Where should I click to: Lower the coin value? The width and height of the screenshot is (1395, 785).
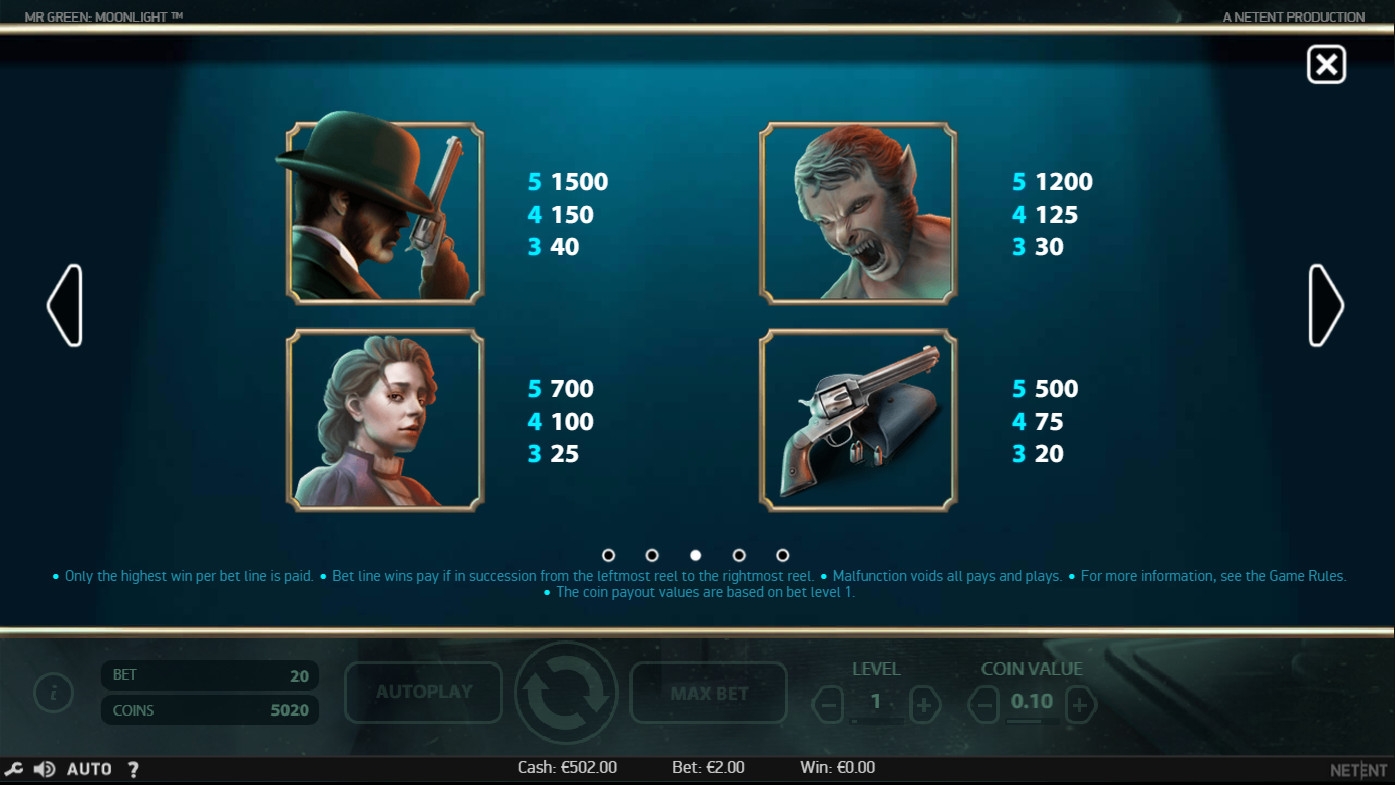(x=984, y=706)
